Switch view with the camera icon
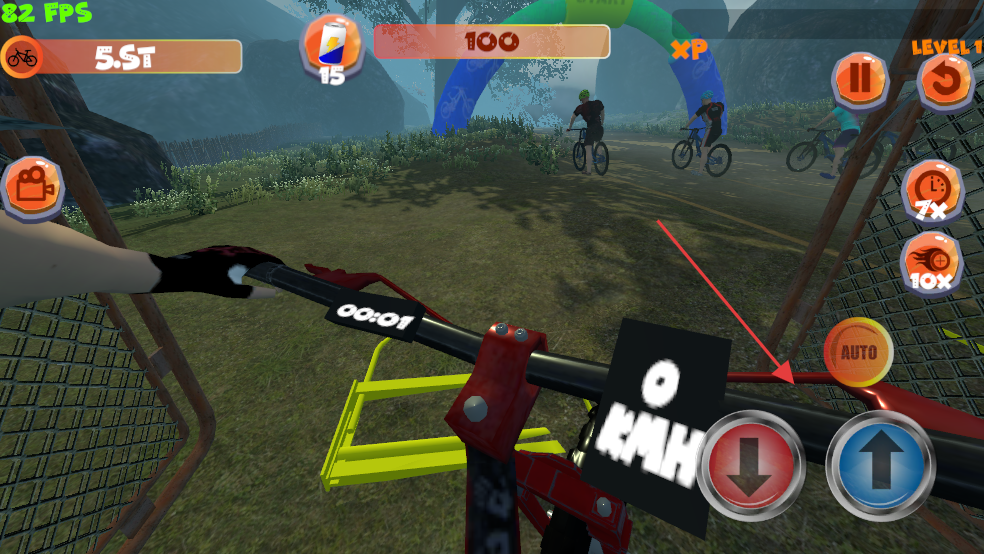Viewport: 984px width, 554px height. tap(33, 186)
